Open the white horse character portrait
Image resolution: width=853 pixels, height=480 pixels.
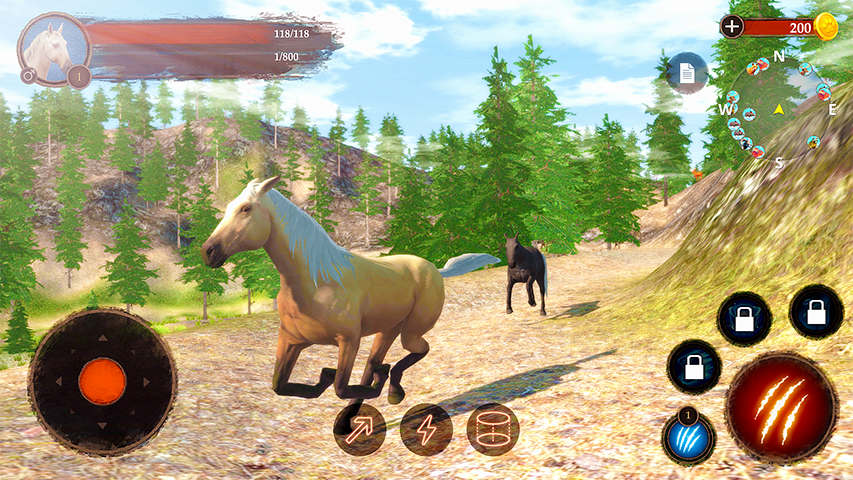coord(52,45)
